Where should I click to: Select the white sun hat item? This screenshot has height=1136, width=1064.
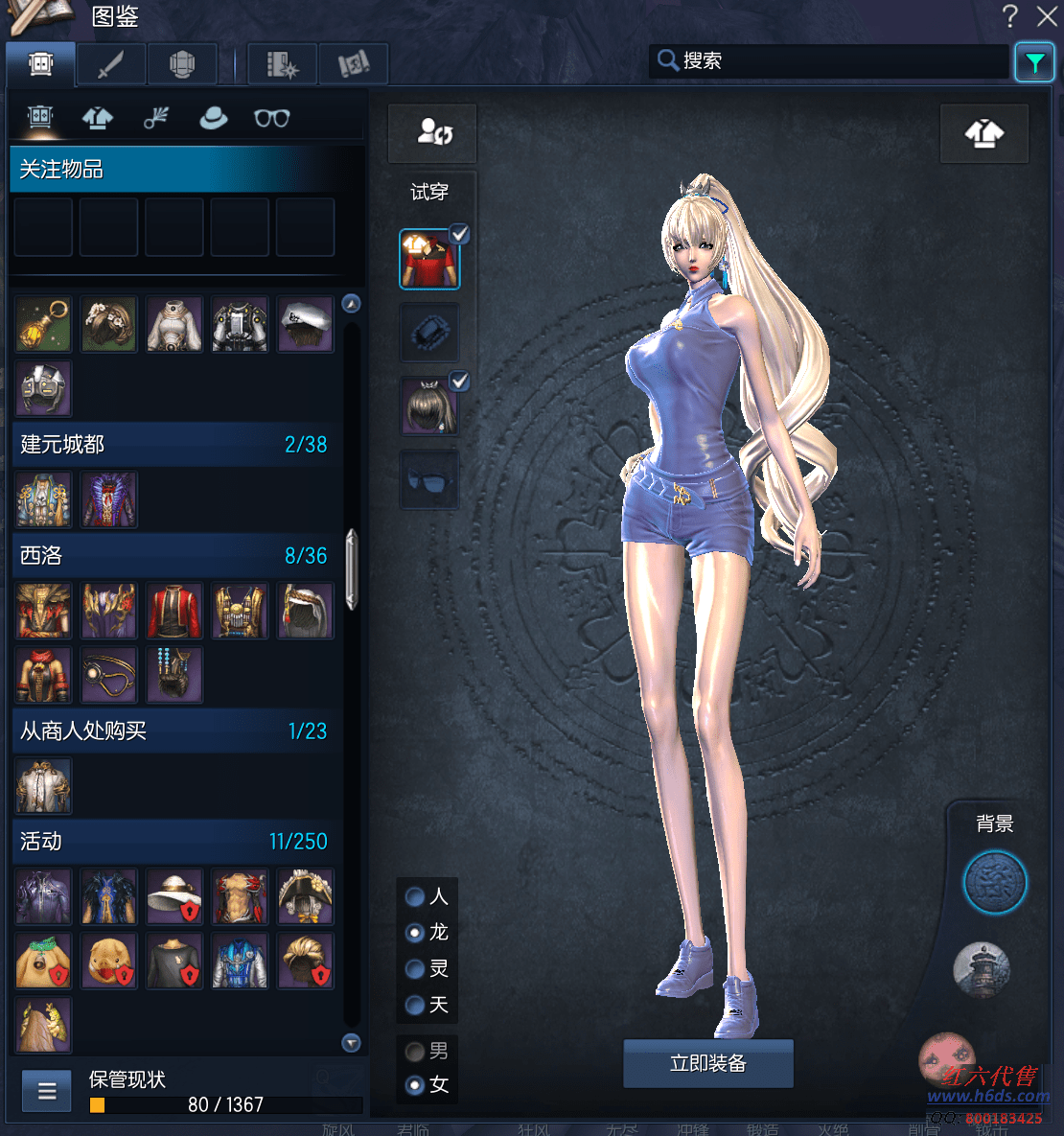pyautogui.click(x=173, y=896)
